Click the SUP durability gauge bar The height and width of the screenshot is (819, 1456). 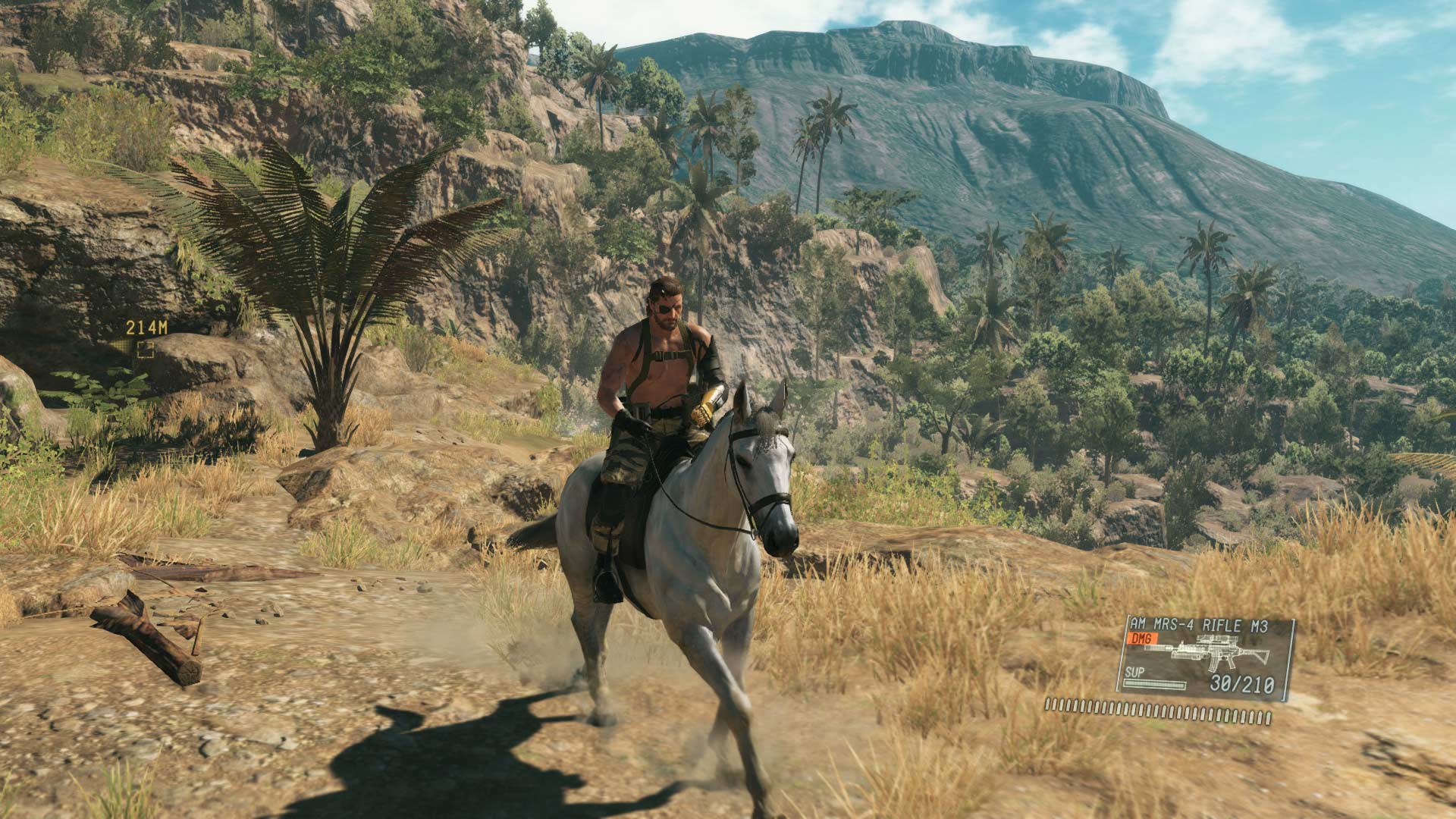tap(1155, 685)
